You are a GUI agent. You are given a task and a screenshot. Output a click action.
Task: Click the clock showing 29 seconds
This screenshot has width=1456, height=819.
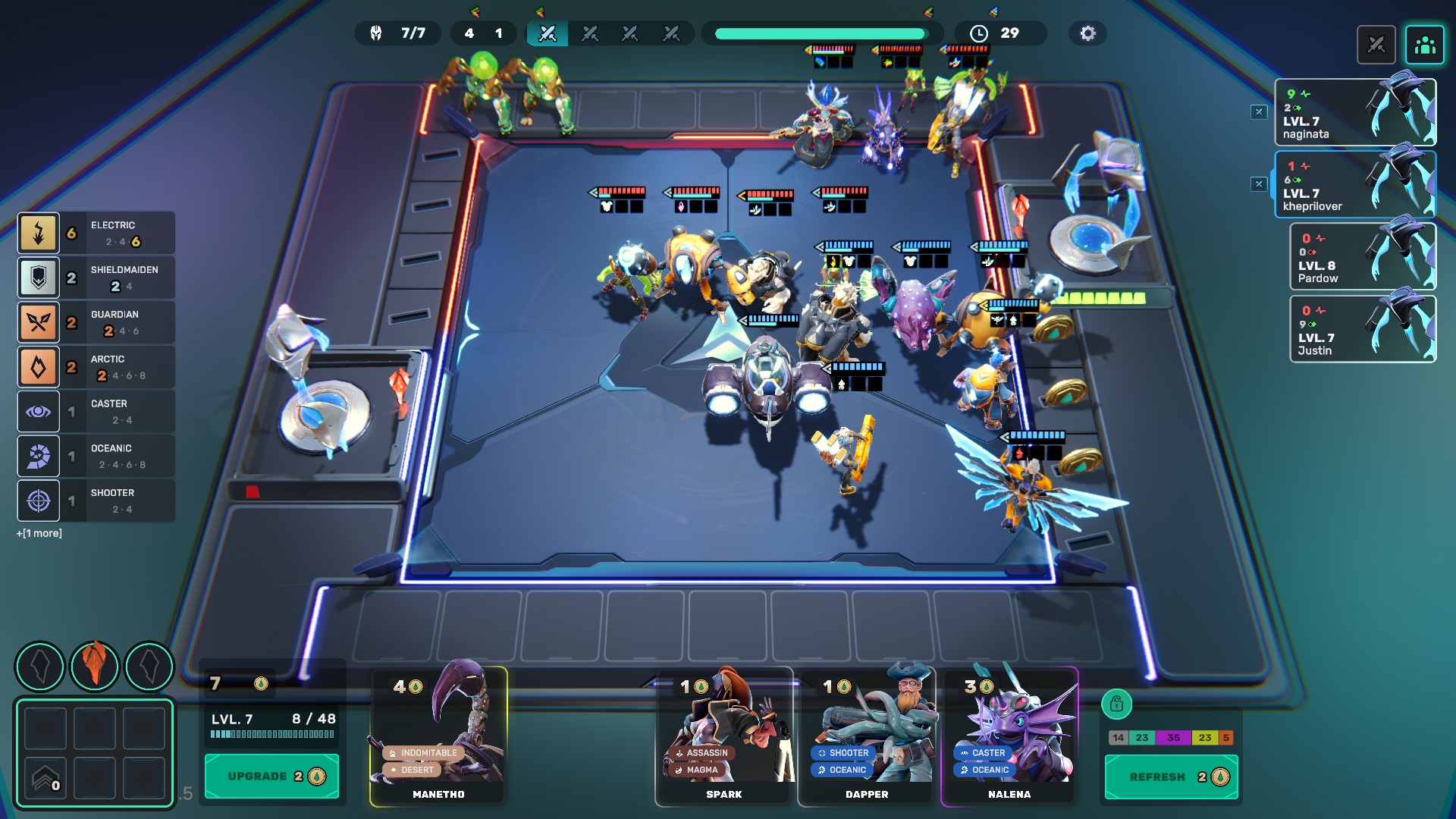coord(1000,33)
